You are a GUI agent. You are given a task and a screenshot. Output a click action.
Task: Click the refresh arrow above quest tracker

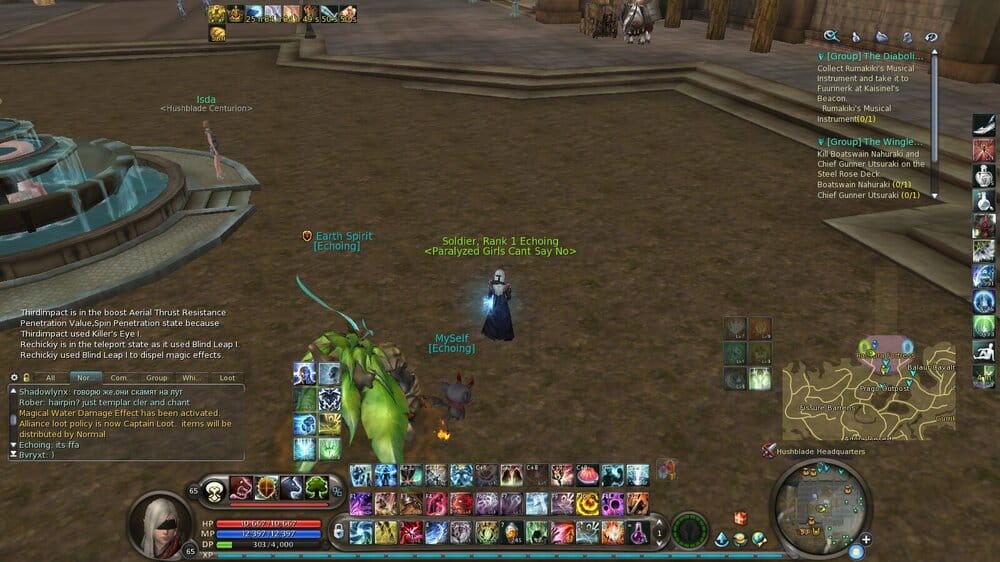click(x=931, y=37)
